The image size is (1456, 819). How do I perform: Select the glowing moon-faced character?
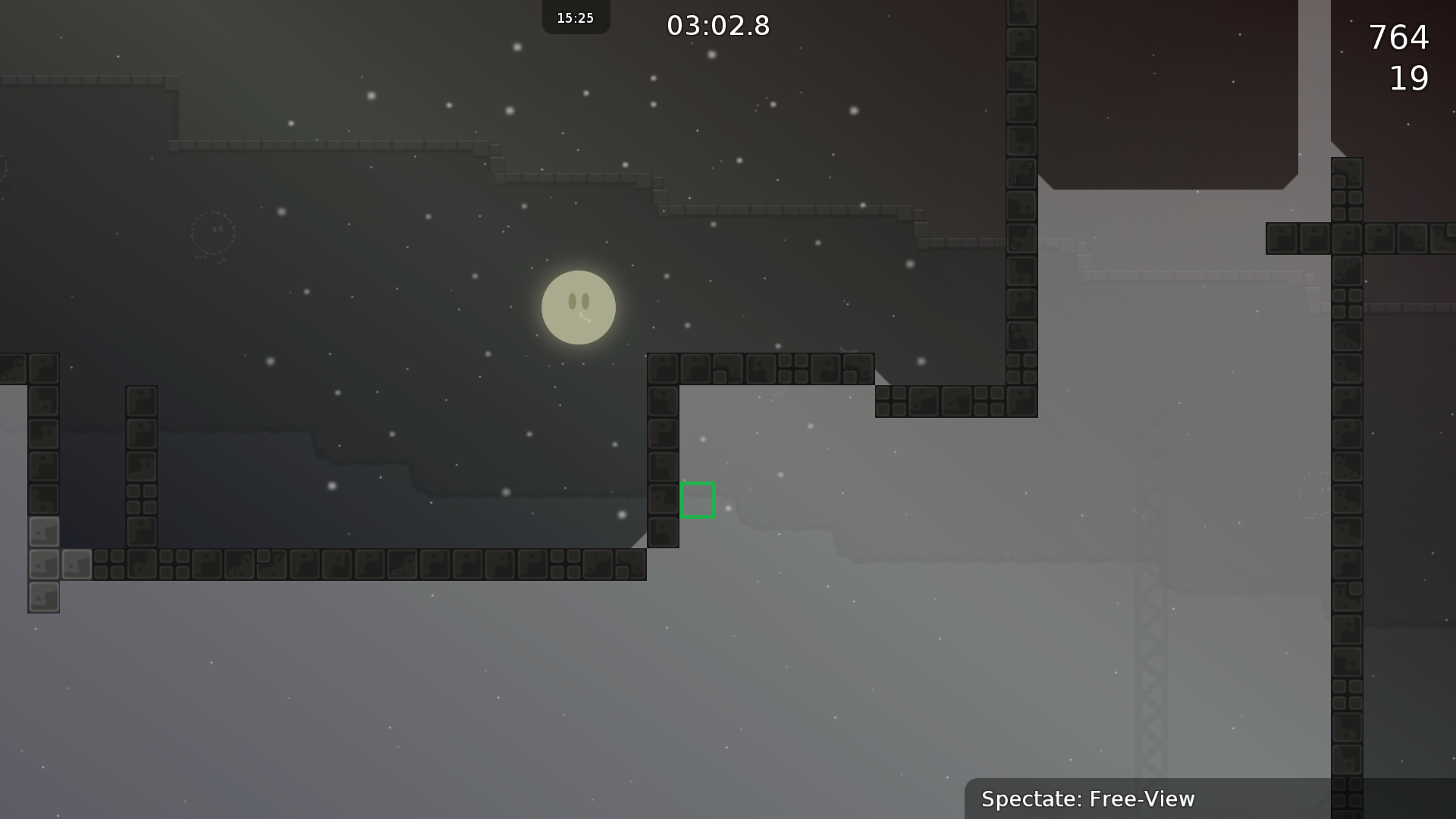579,308
